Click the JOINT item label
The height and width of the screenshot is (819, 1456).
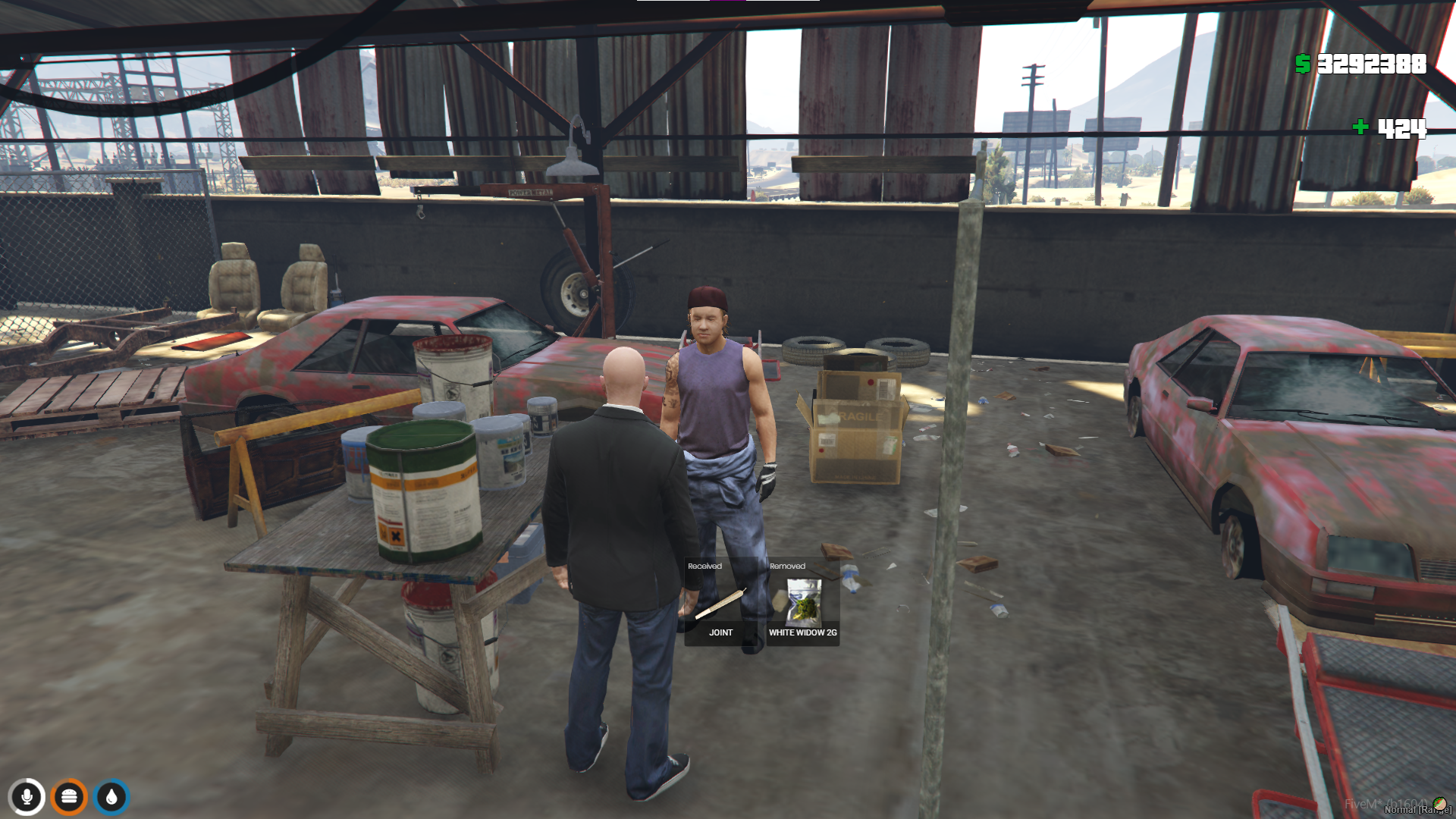(x=721, y=632)
